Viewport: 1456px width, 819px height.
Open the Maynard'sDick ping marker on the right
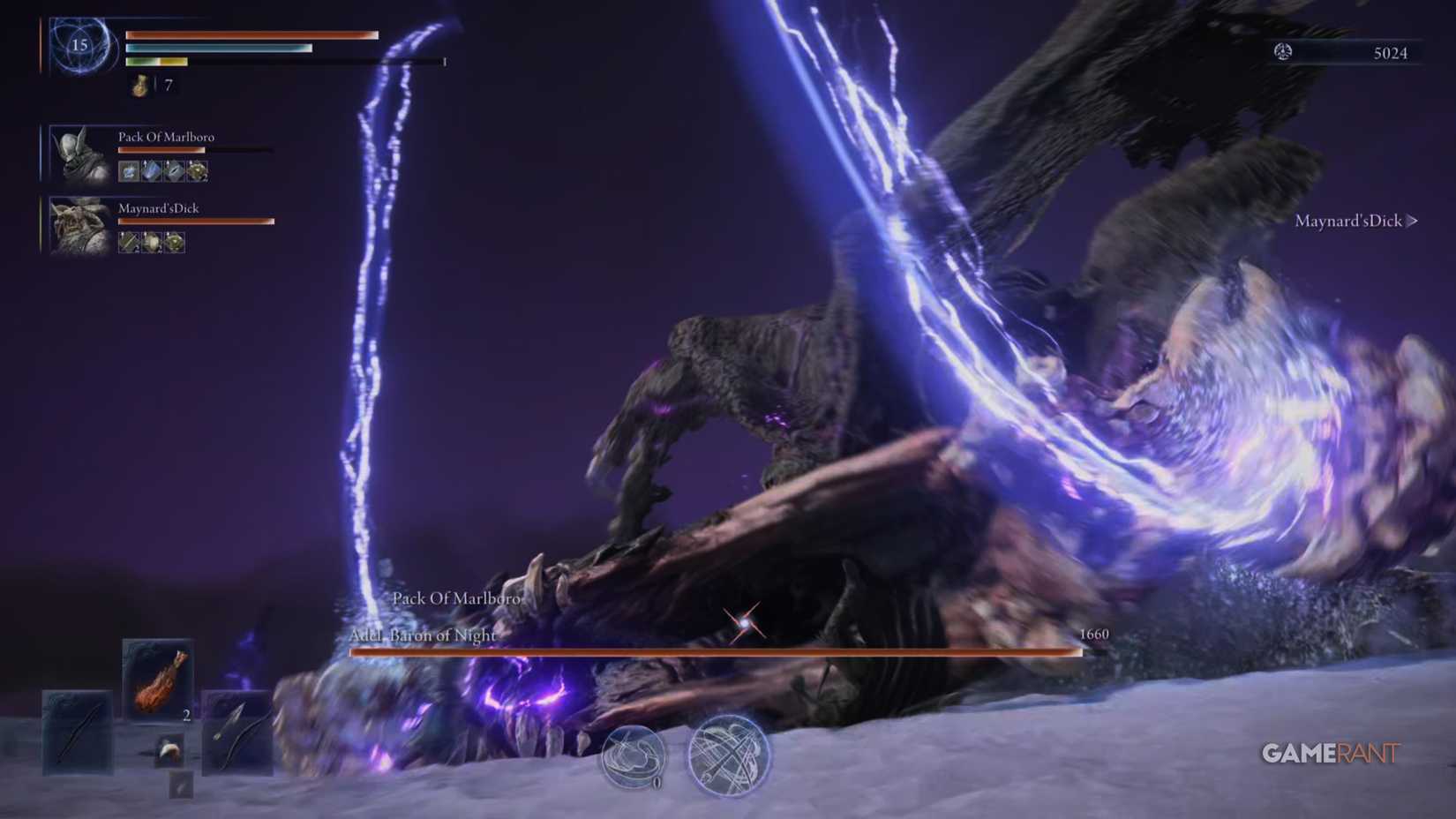[x=1352, y=222]
